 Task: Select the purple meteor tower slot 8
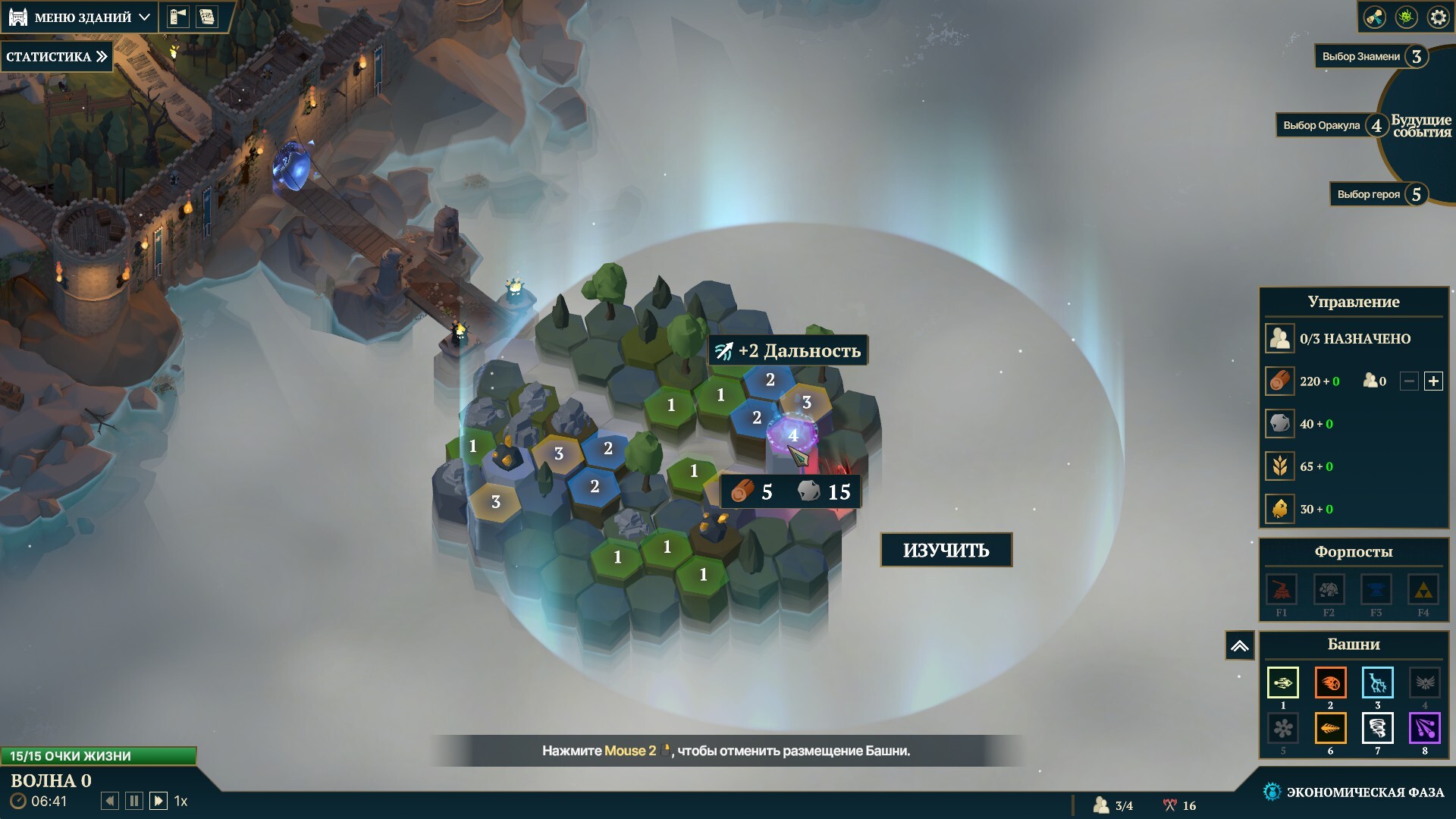1424,729
